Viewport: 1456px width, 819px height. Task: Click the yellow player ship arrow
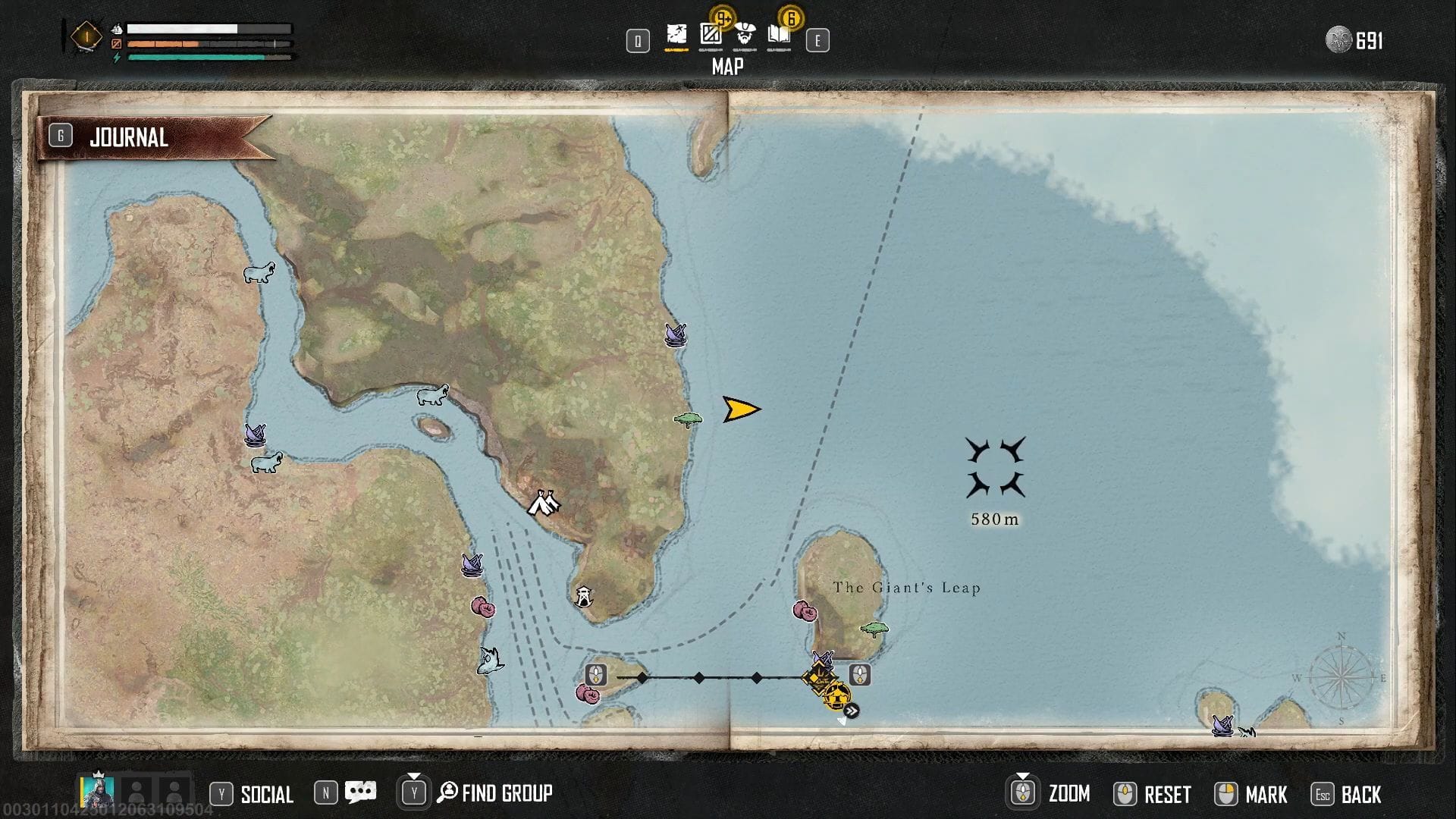coord(740,409)
